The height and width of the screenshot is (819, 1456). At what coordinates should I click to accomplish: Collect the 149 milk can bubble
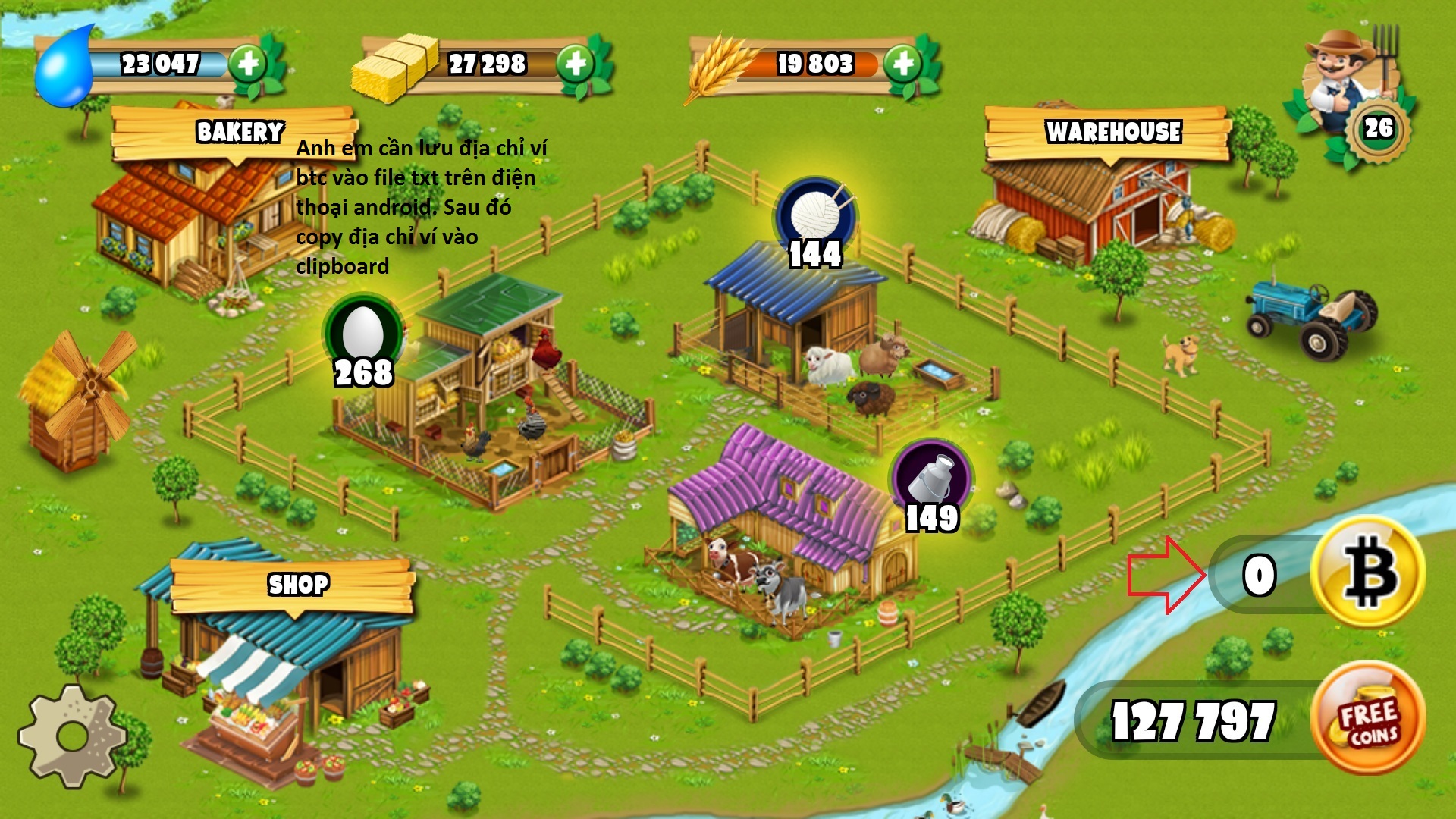pyautogui.click(x=932, y=482)
